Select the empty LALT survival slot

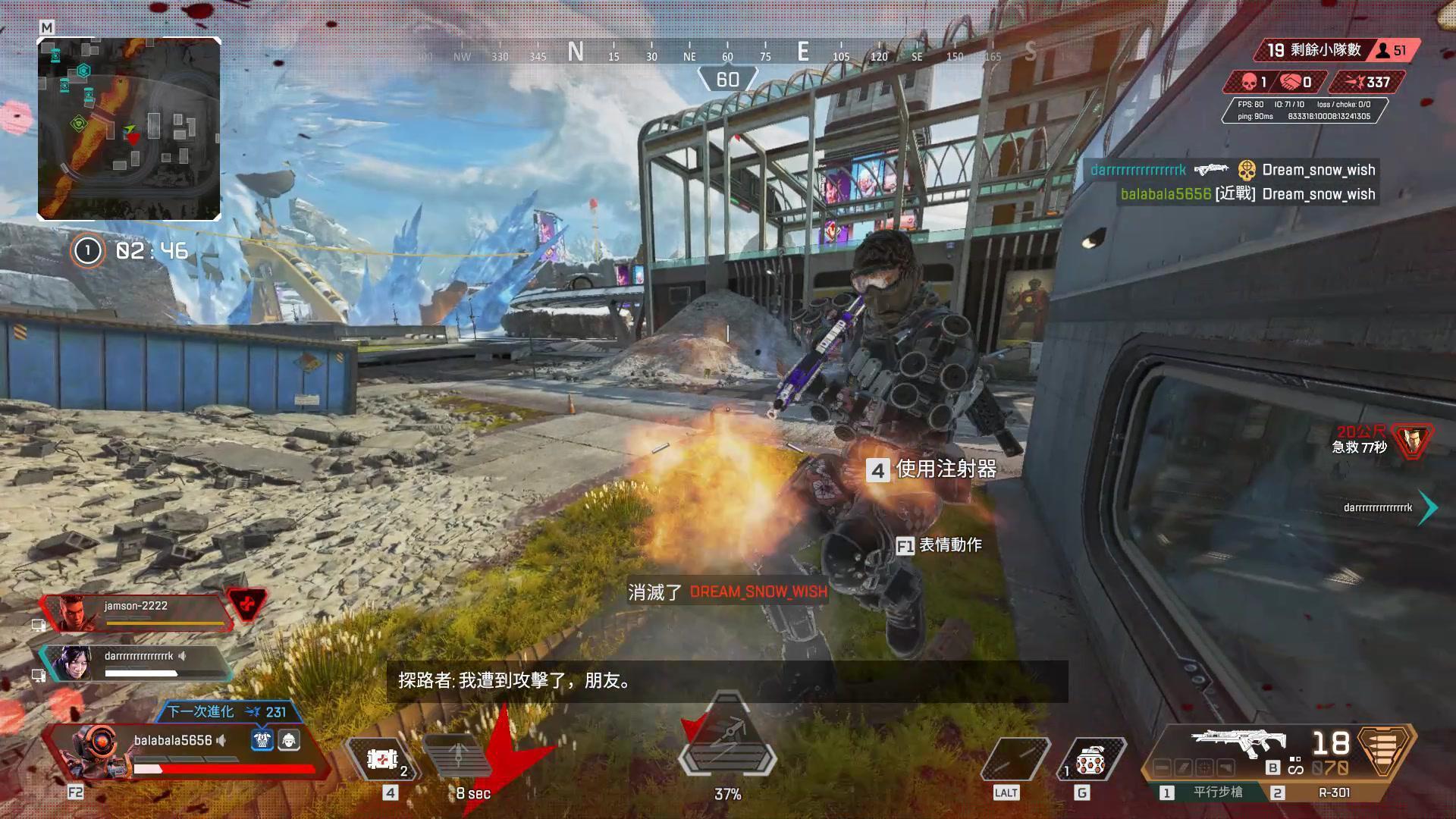(1013, 760)
